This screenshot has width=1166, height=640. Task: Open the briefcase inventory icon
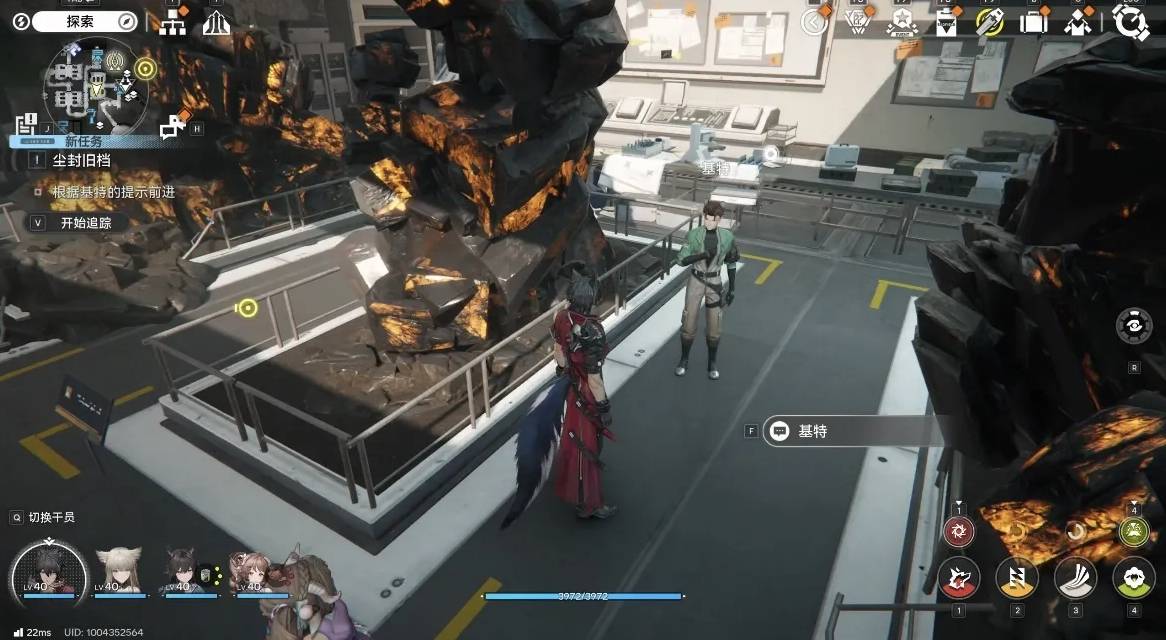pos(1033,23)
